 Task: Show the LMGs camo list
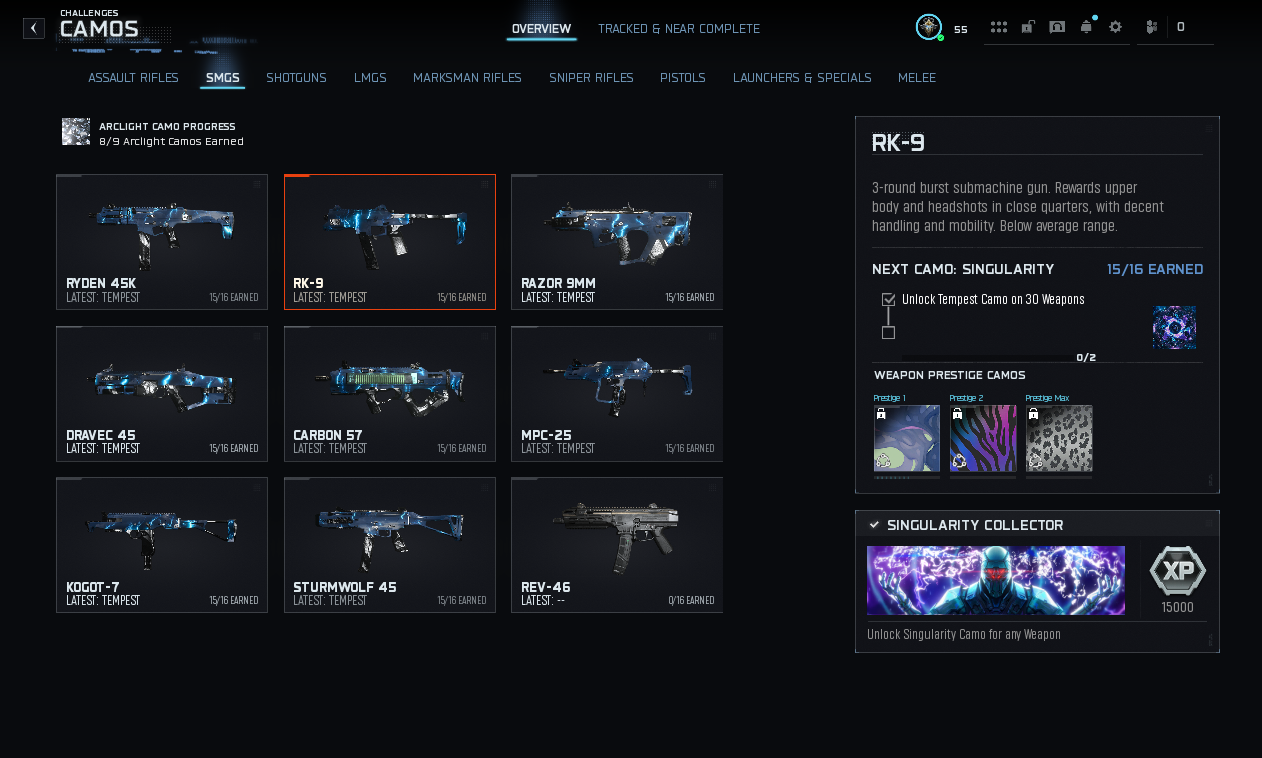pos(370,78)
